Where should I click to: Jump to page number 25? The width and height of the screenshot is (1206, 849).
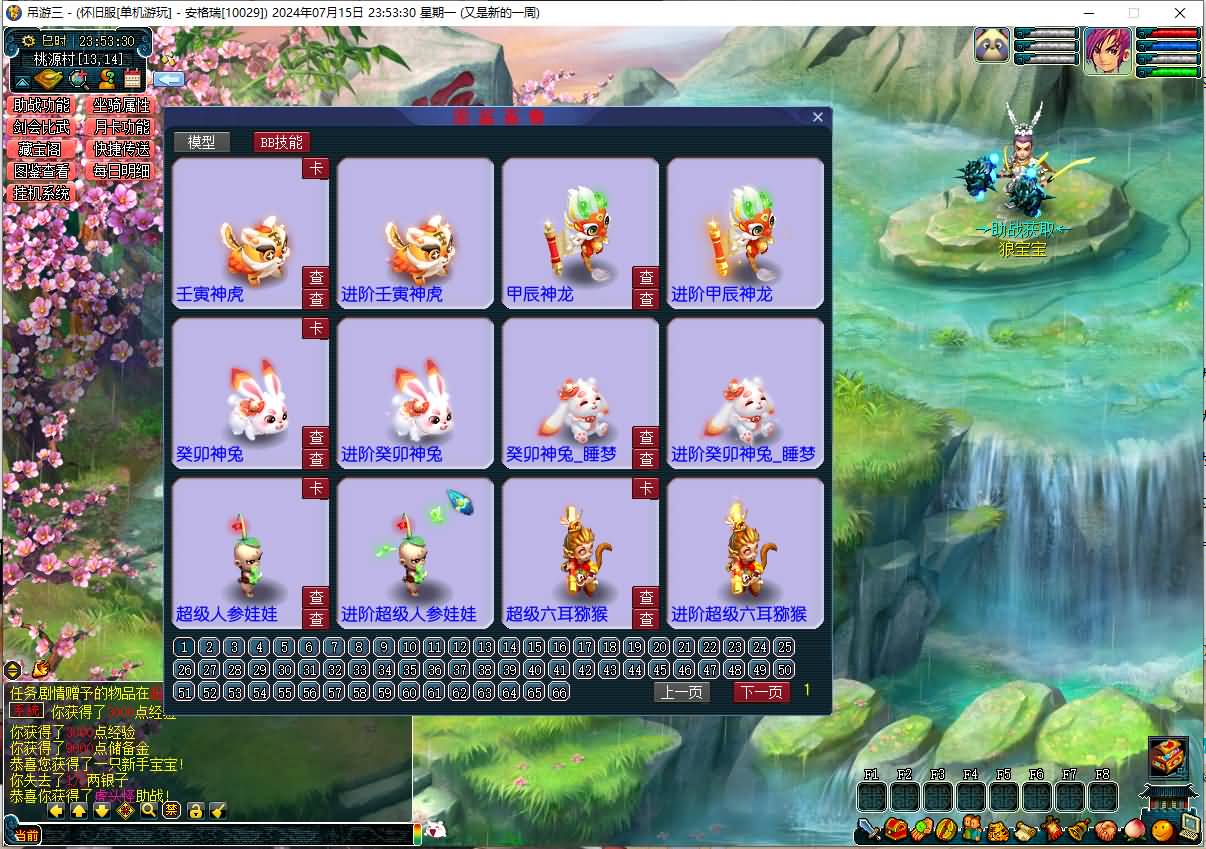pyautogui.click(x=785, y=647)
